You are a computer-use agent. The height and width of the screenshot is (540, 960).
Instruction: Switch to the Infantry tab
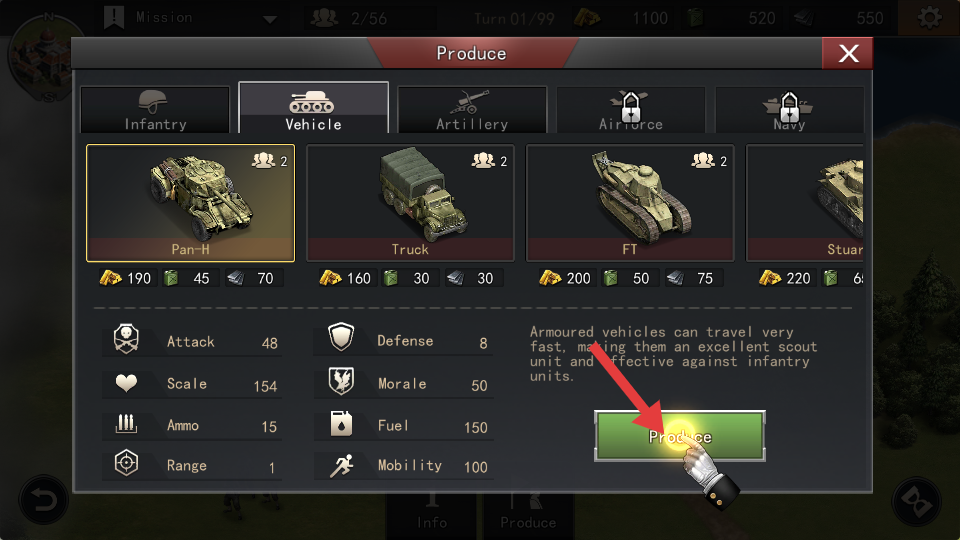155,110
